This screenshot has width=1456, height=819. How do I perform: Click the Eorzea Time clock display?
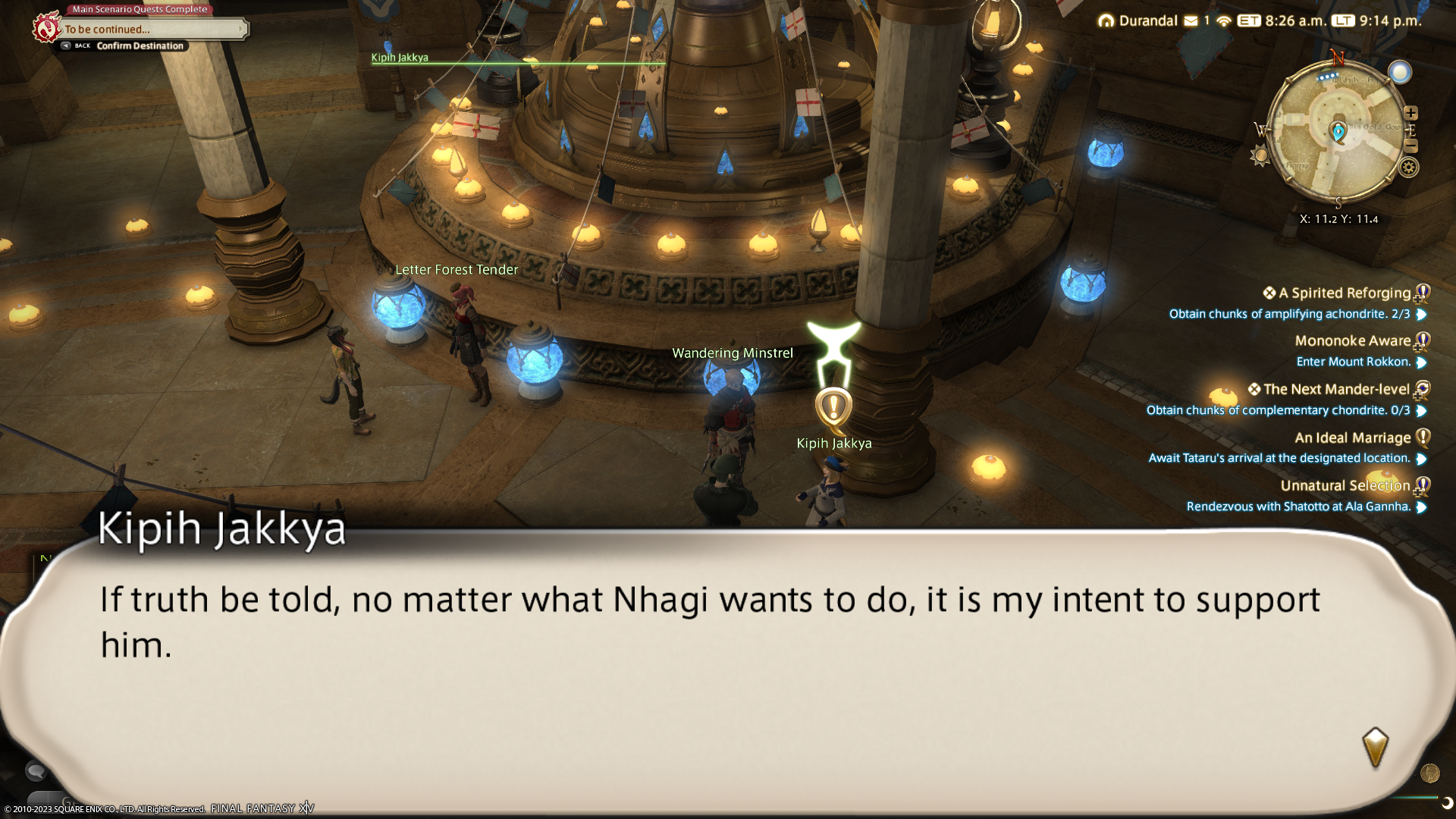pyautogui.click(x=1282, y=20)
